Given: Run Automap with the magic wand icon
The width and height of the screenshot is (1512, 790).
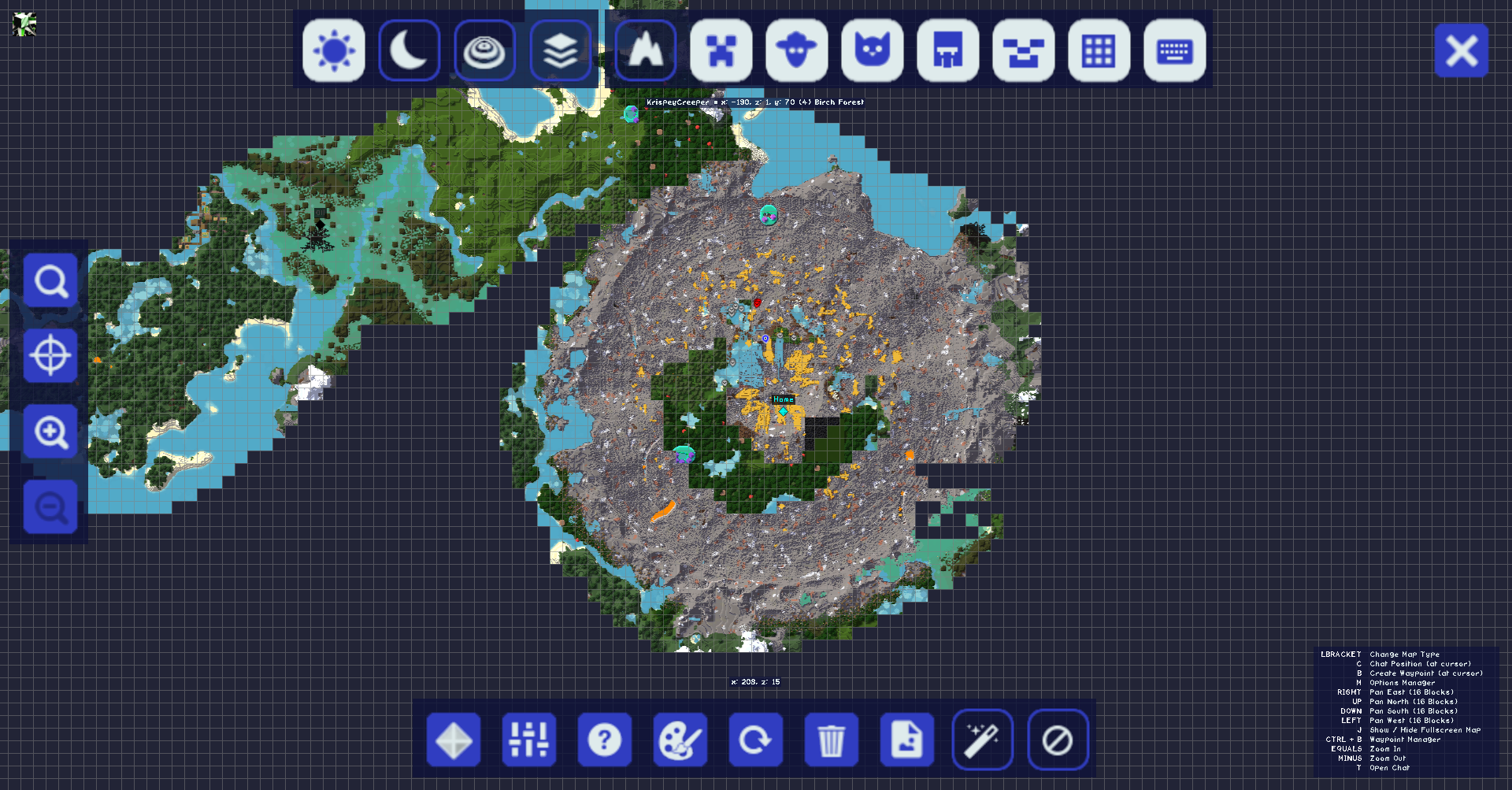Looking at the screenshot, I should point(983,739).
